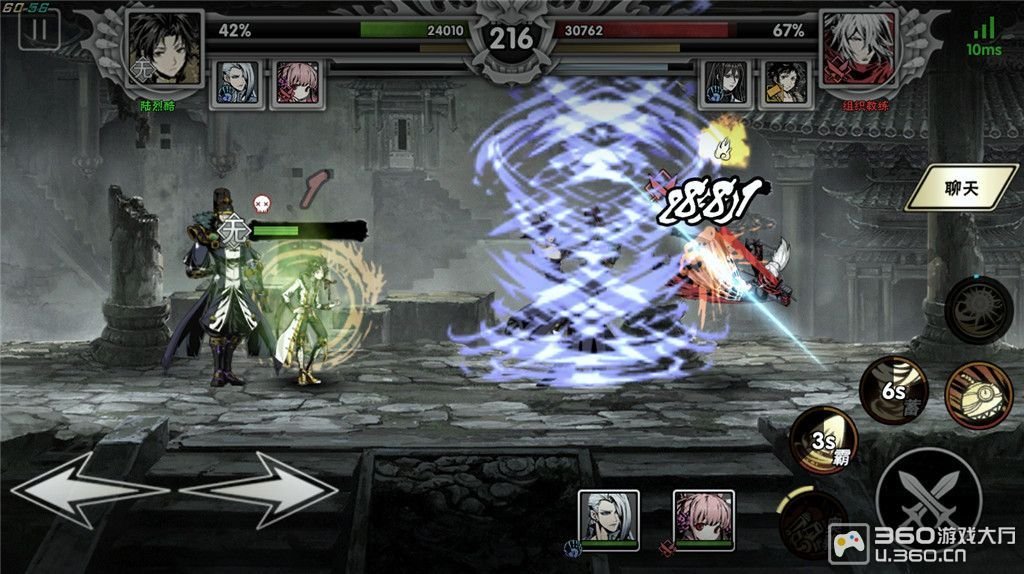
Task: Swap to the pink-haired support character
Action: point(703,519)
